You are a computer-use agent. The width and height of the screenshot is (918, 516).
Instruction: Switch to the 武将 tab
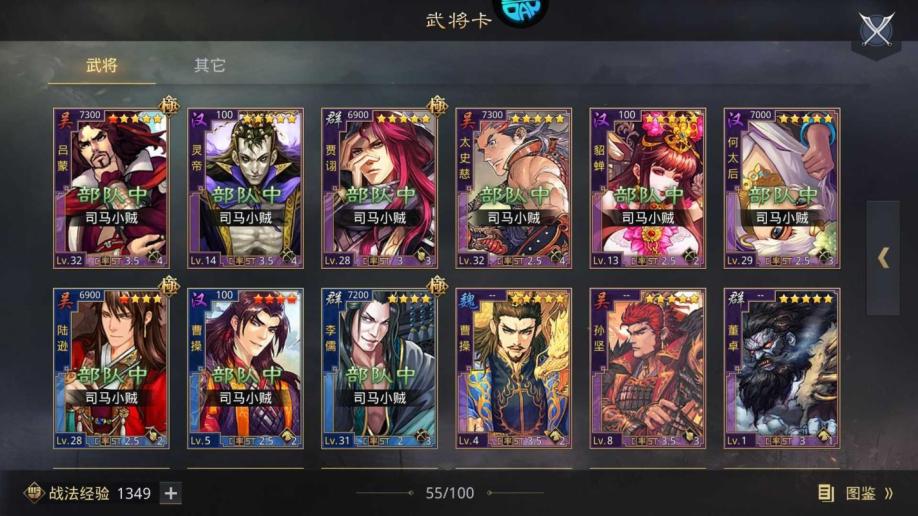click(x=101, y=66)
